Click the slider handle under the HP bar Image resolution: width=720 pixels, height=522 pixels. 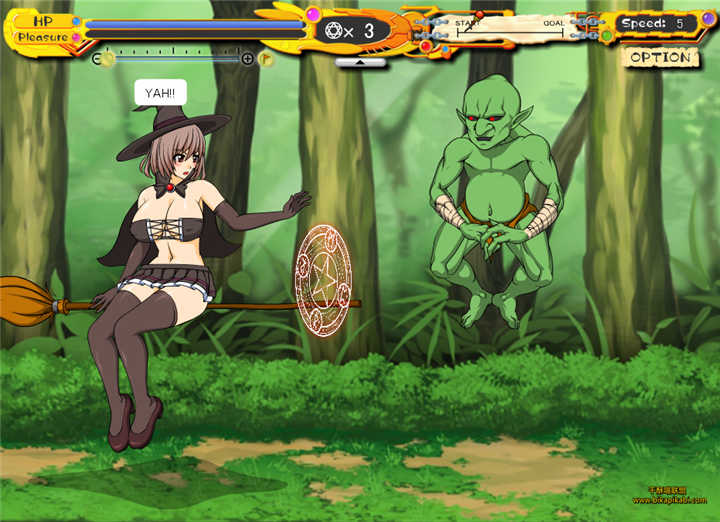click(108, 59)
